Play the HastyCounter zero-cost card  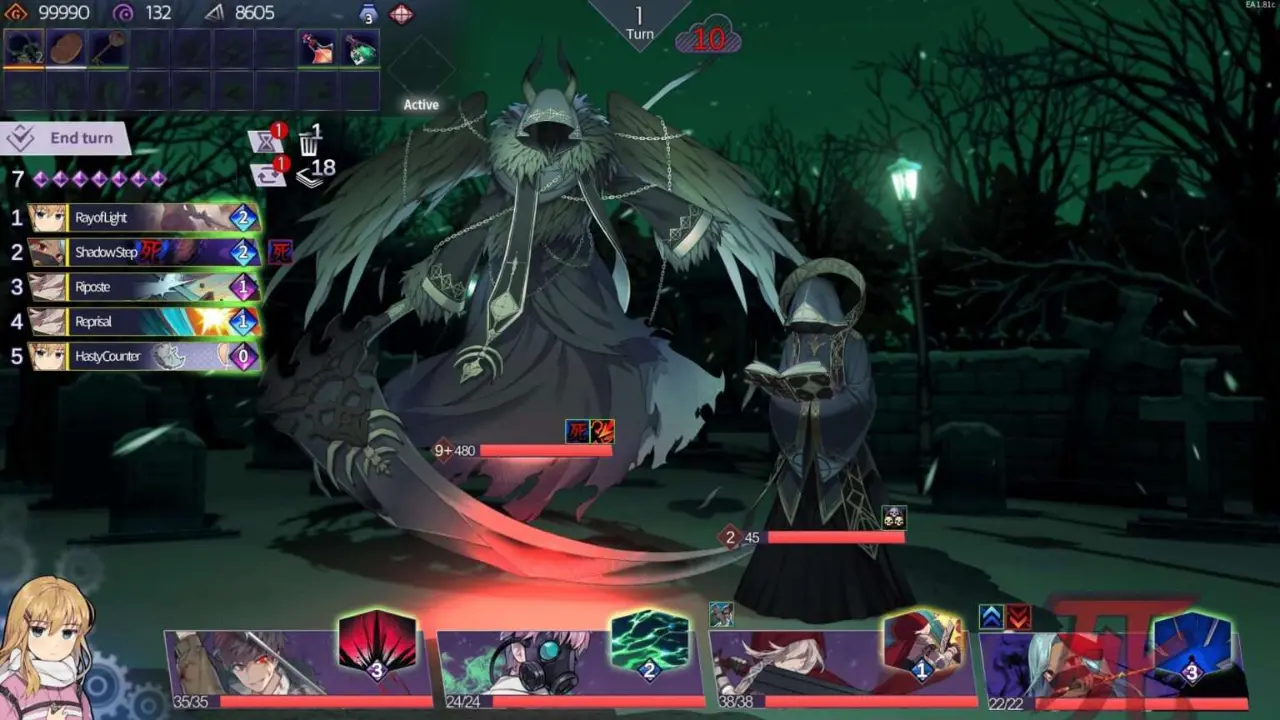(x=146, y=356)
